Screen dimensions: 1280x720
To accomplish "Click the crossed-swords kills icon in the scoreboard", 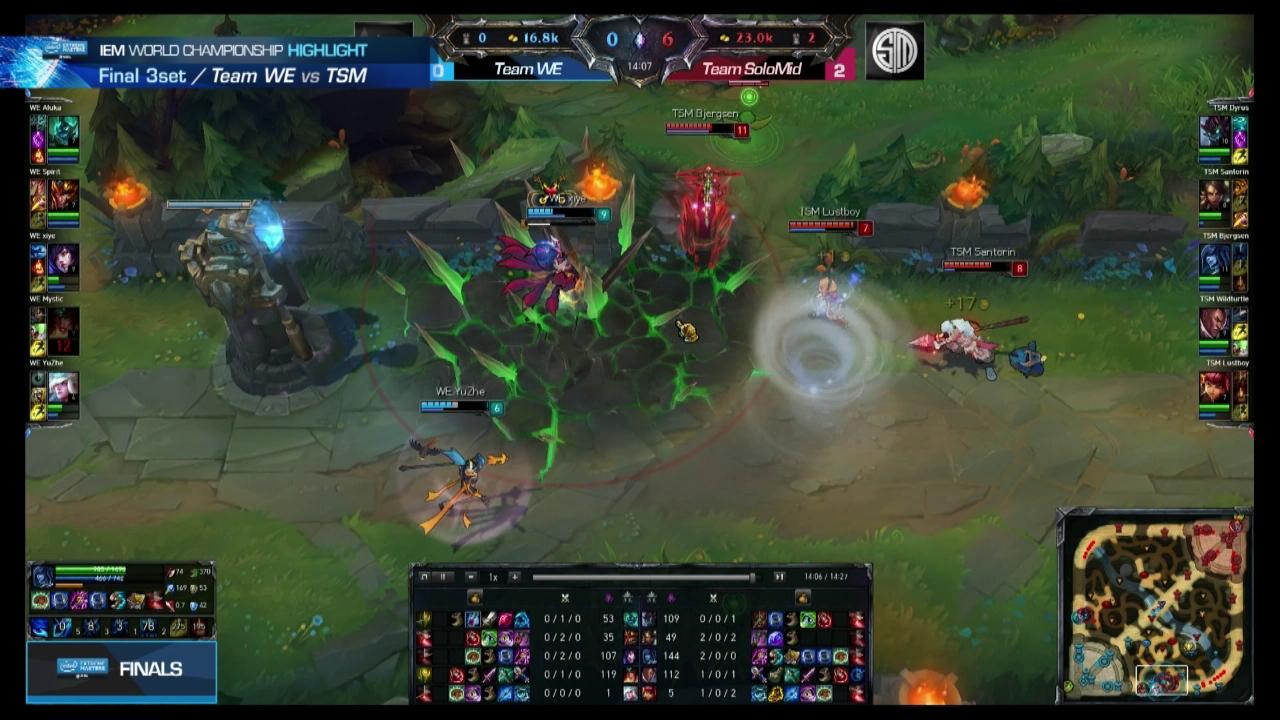I will 565,599.
